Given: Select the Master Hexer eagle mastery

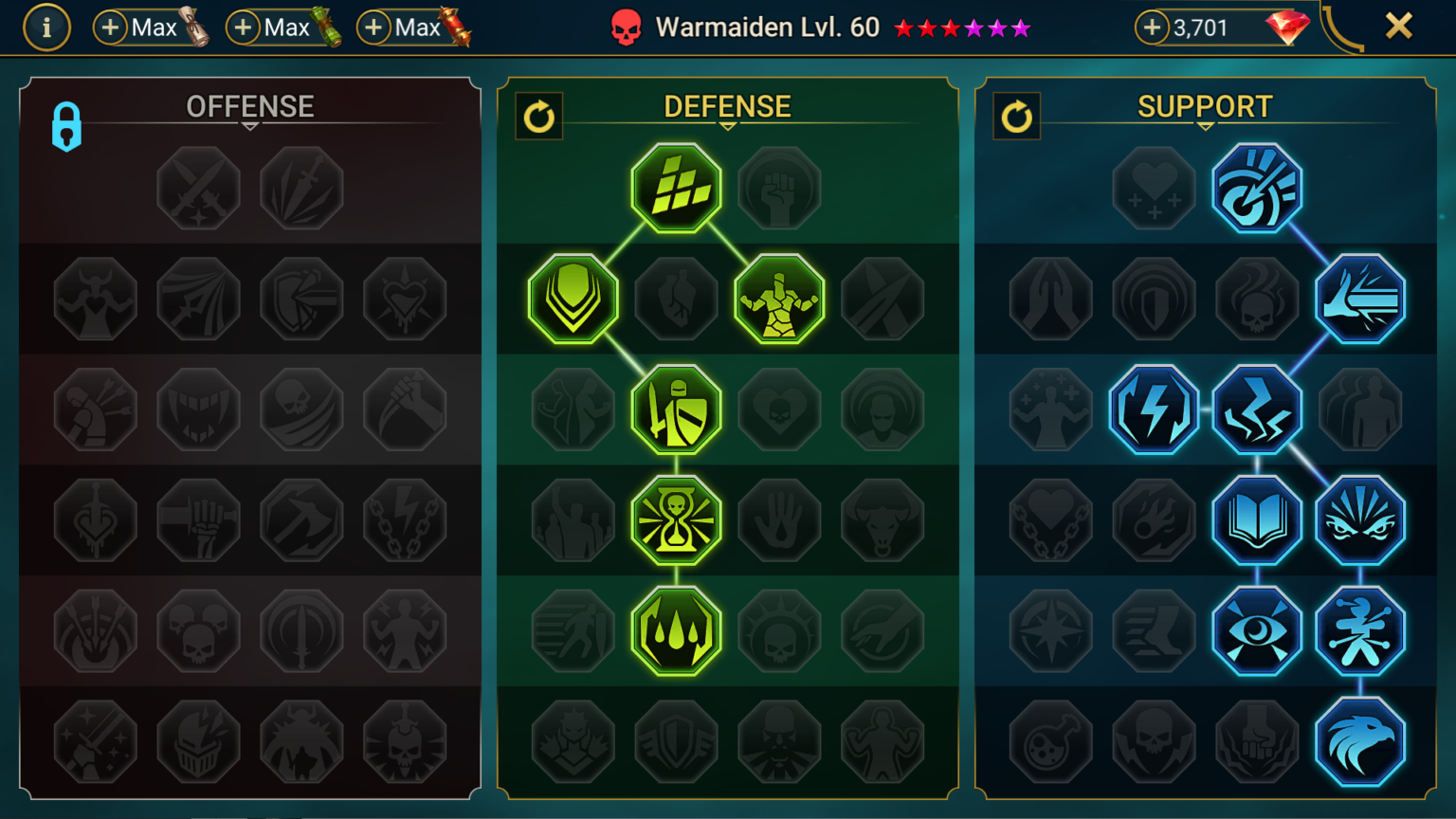Looking at the screenshot, I should [1361, 741].
